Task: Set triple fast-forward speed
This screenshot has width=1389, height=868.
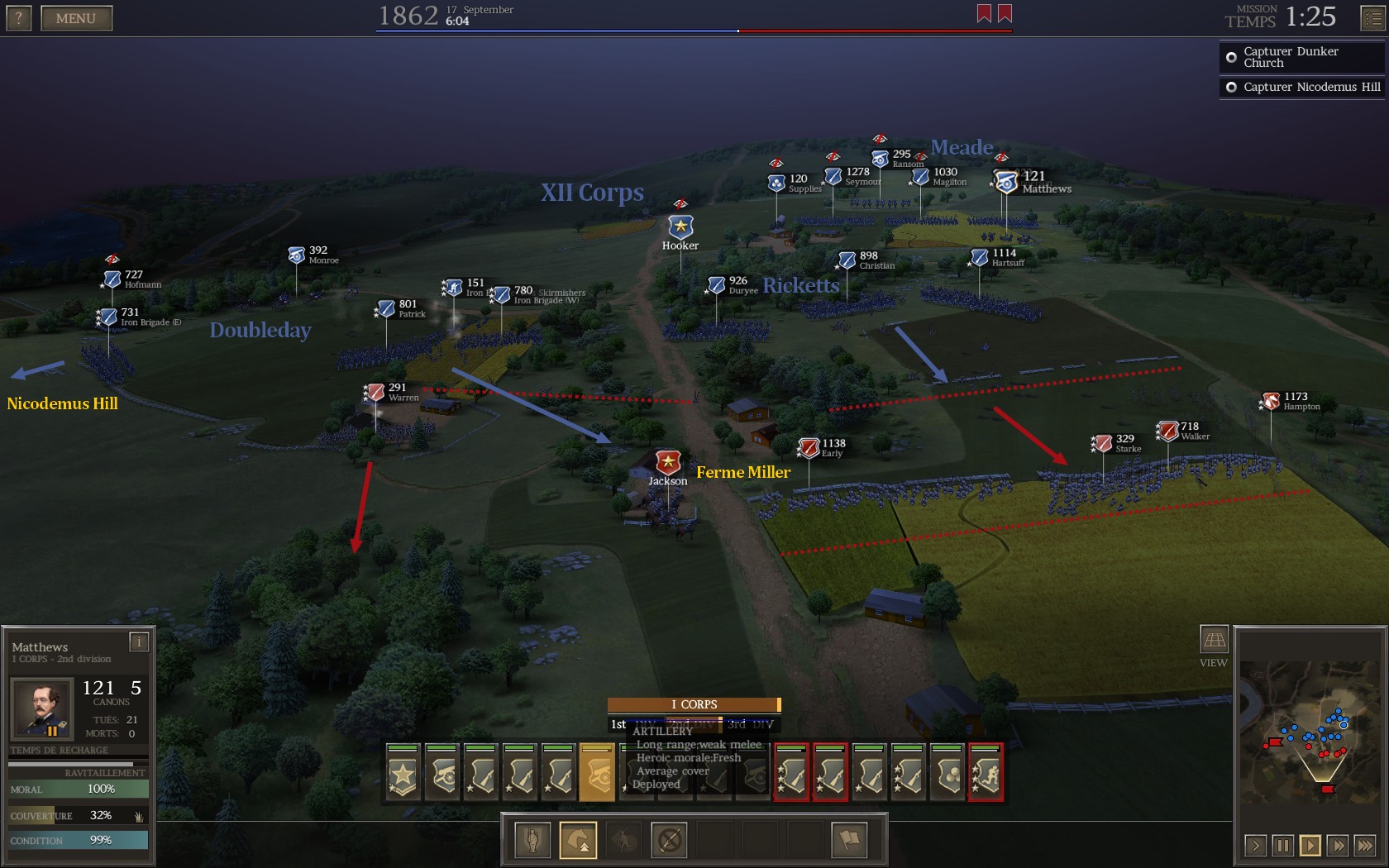Action: (x=1364, y=845)
